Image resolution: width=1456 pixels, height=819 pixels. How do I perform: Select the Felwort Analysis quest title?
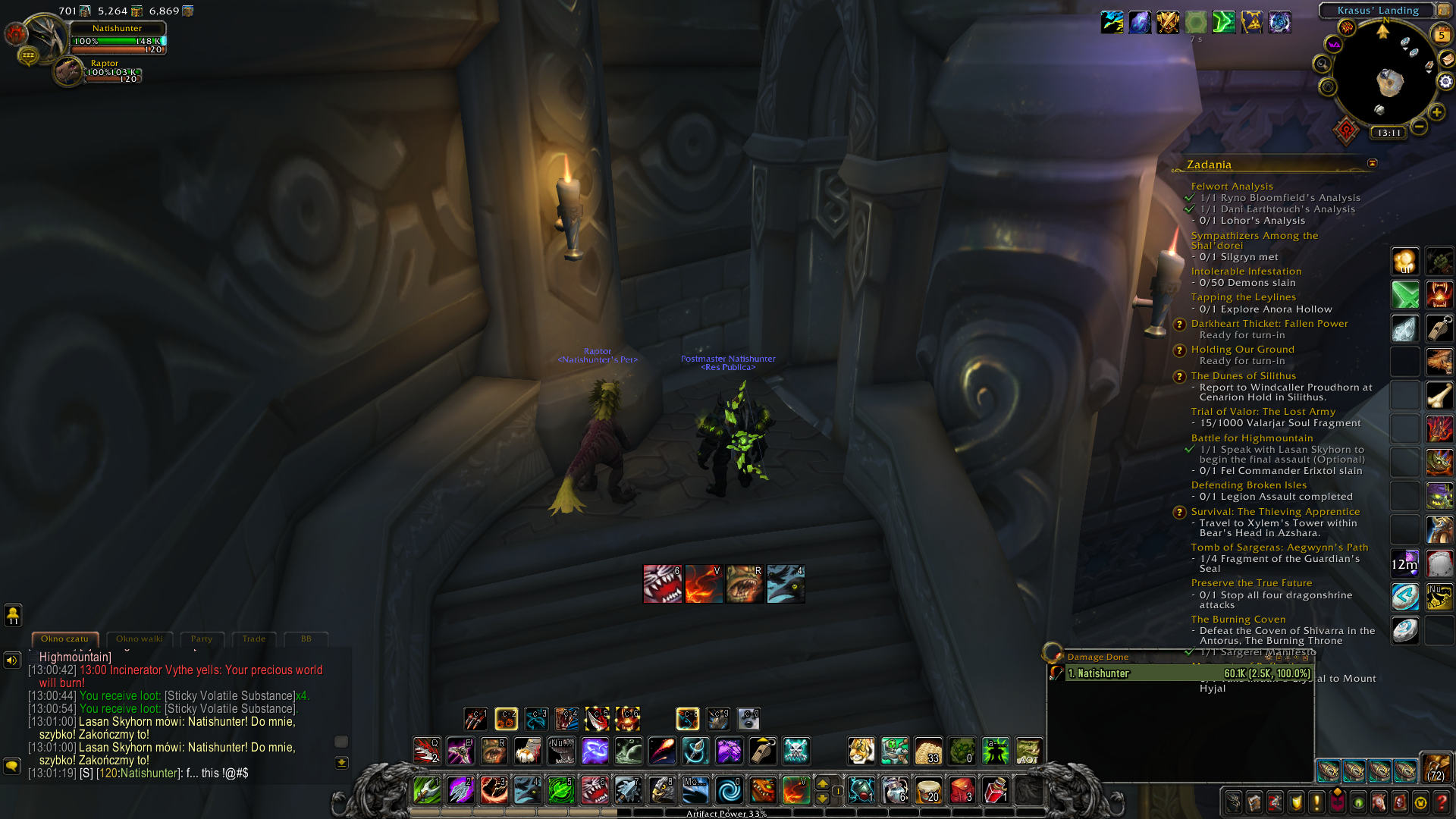pos(1232,187)
